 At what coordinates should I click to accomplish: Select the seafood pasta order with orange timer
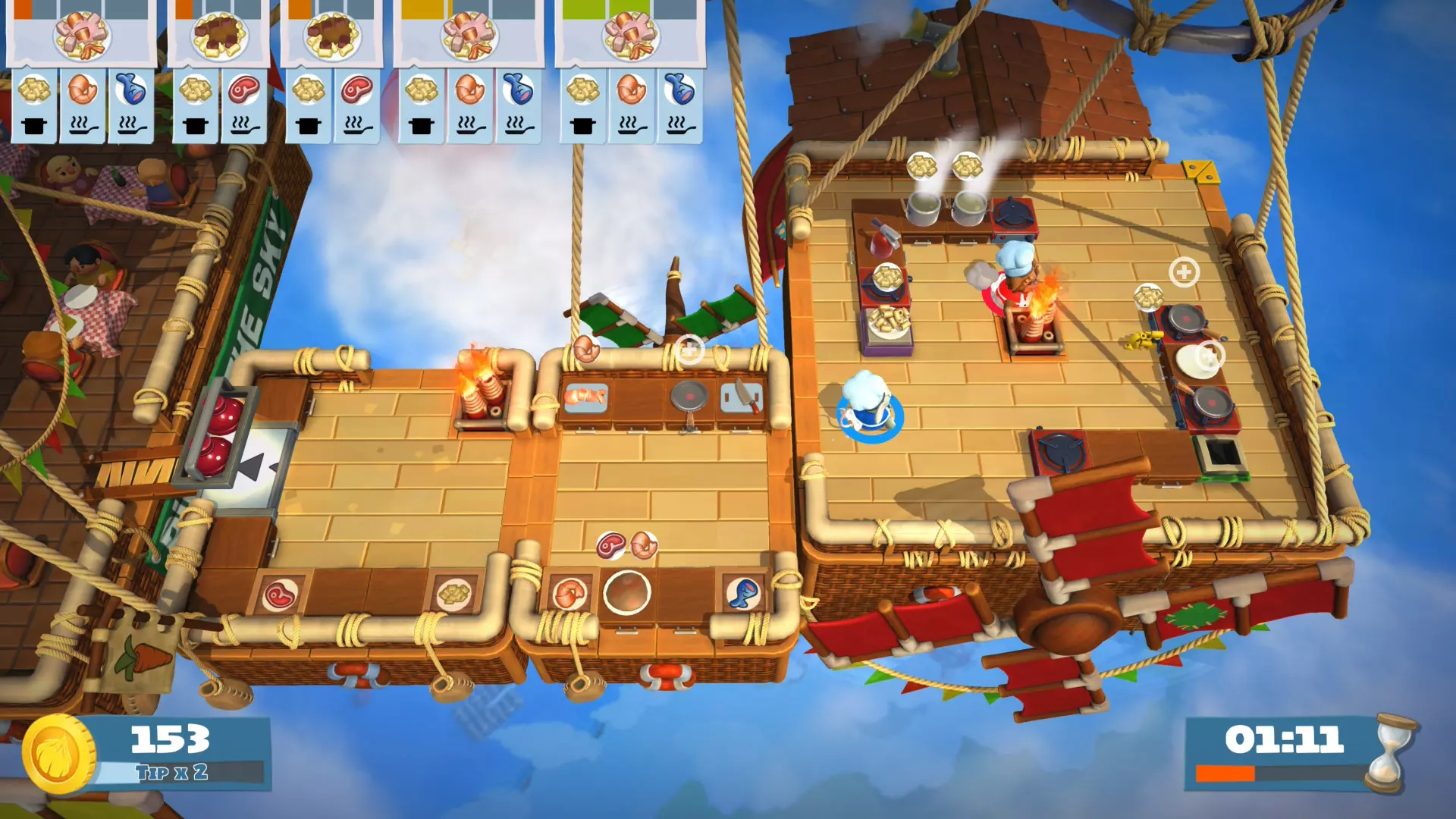coord(82,36)
